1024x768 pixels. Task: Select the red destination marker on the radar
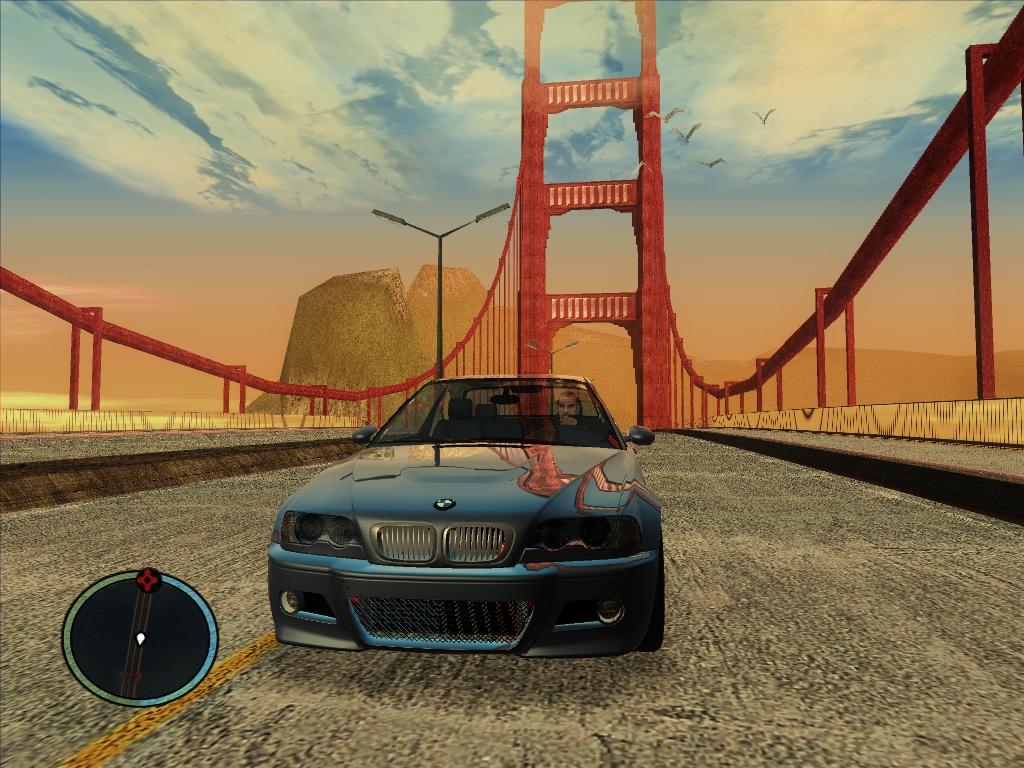click(149, 579)
